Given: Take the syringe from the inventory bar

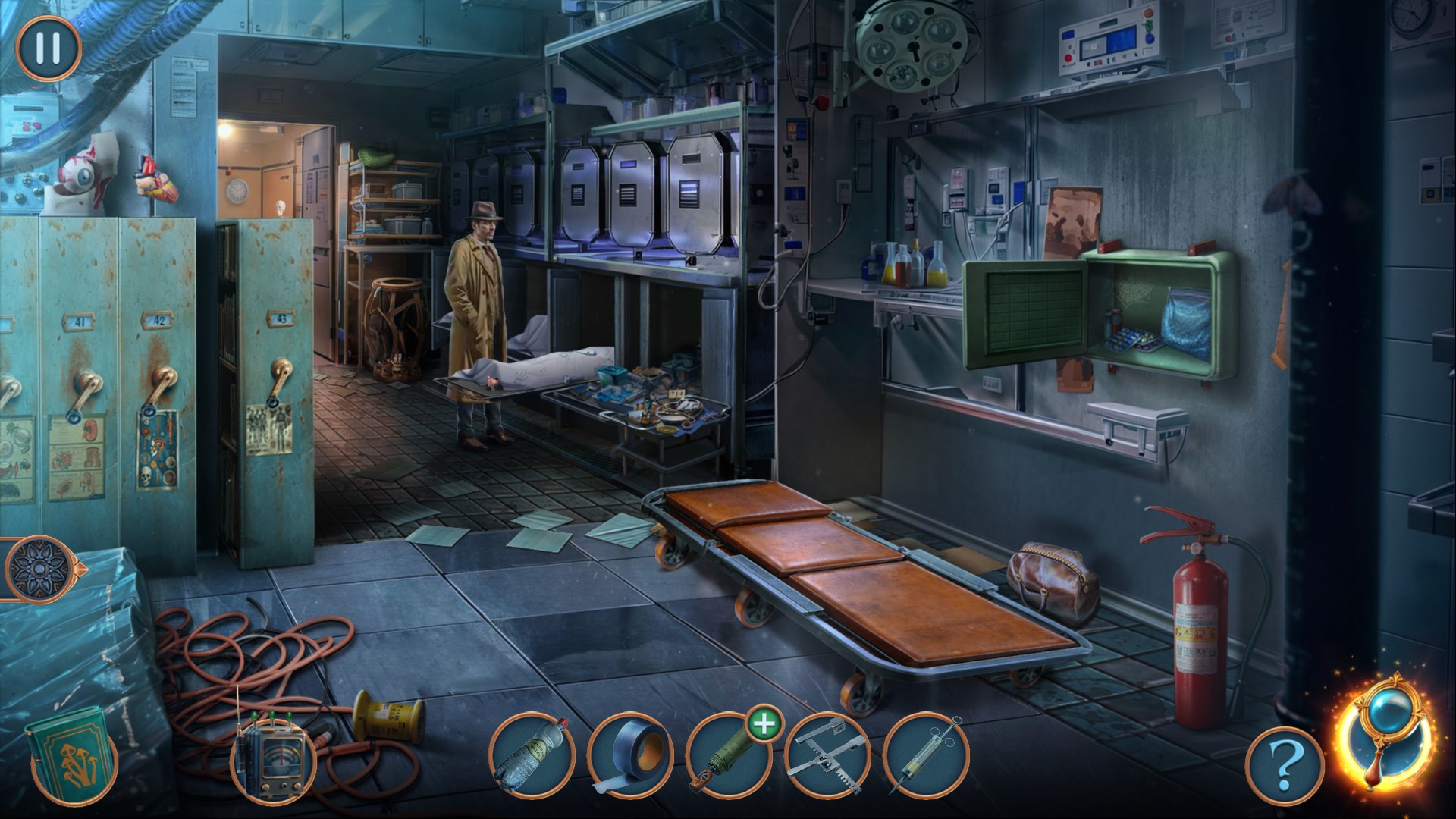Looking at the screenshot, I should point(925,755).
